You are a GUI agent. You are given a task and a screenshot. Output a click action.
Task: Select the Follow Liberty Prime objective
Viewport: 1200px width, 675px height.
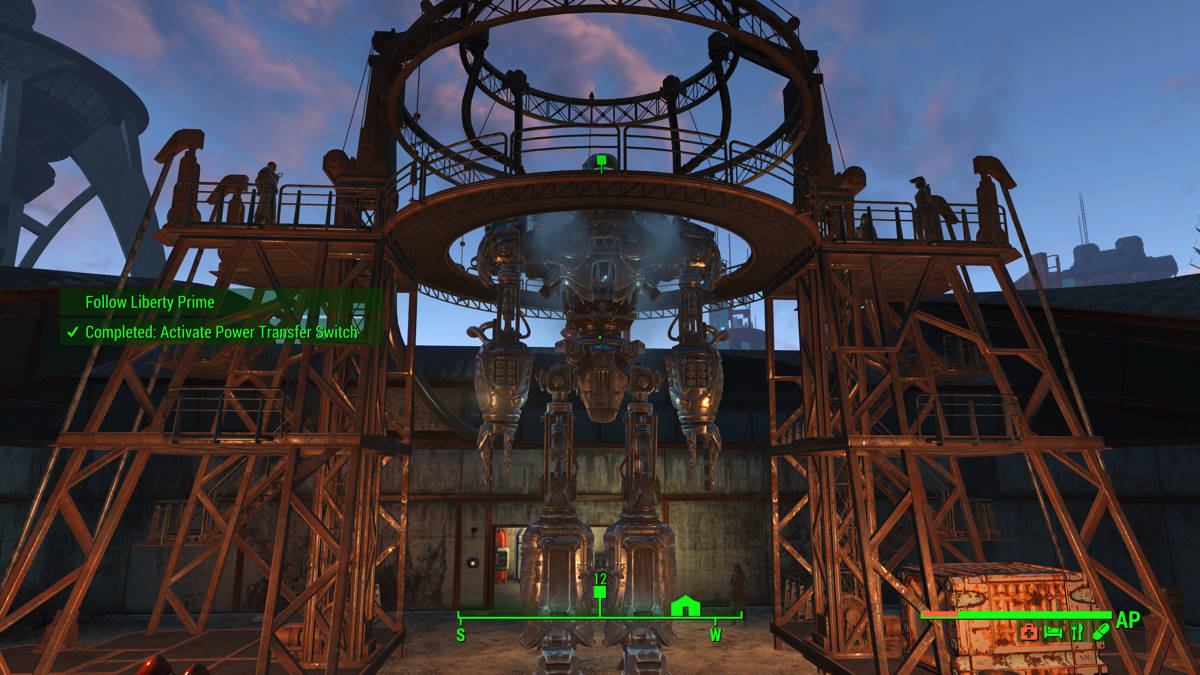[150, 302]
